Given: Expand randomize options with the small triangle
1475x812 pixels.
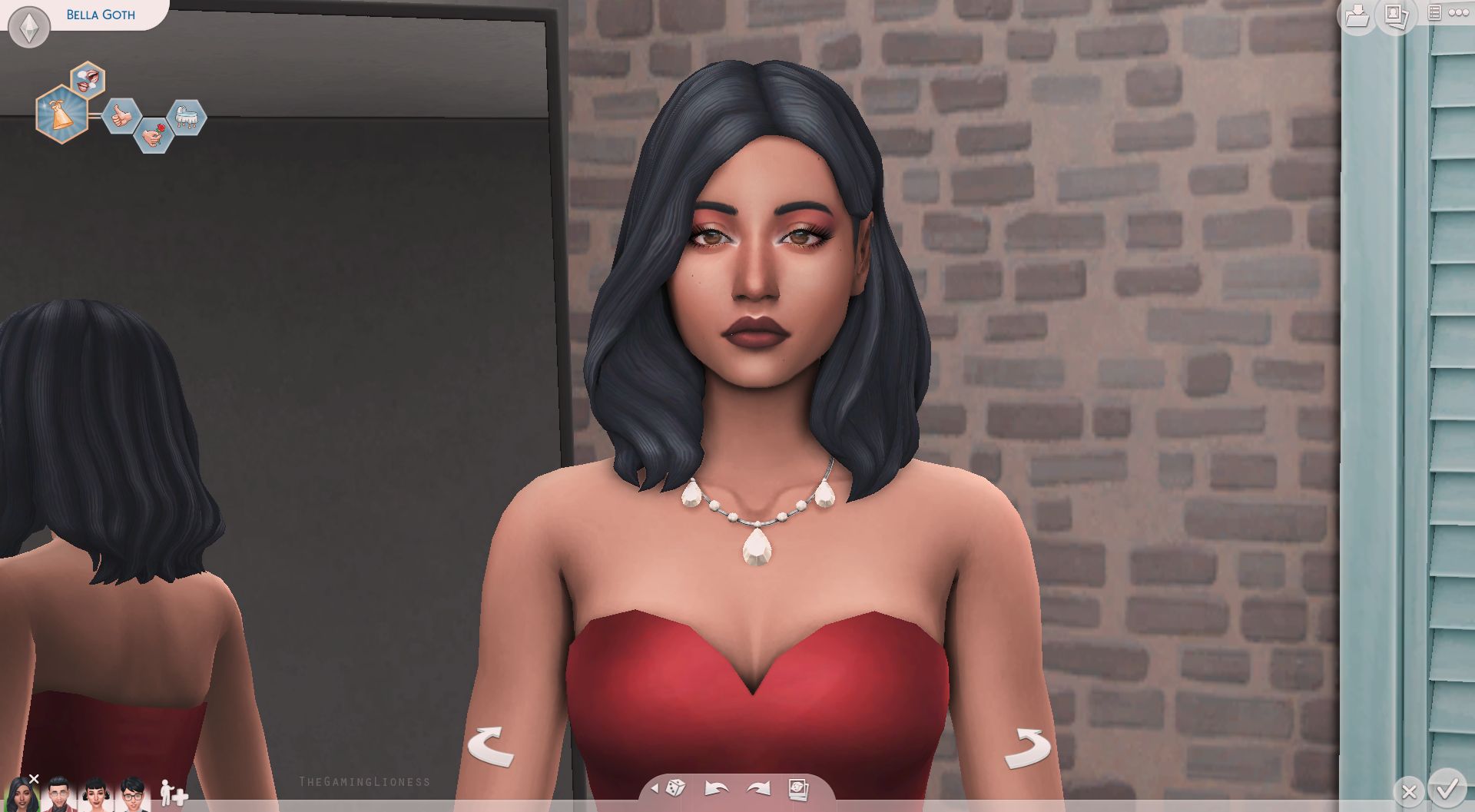Looking at the screenshot, I should 655,788.
